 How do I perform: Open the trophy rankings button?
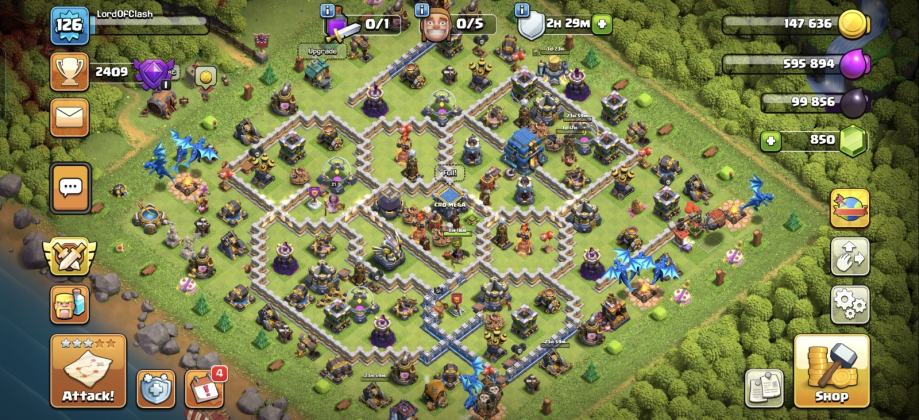(x=70, y=72)
